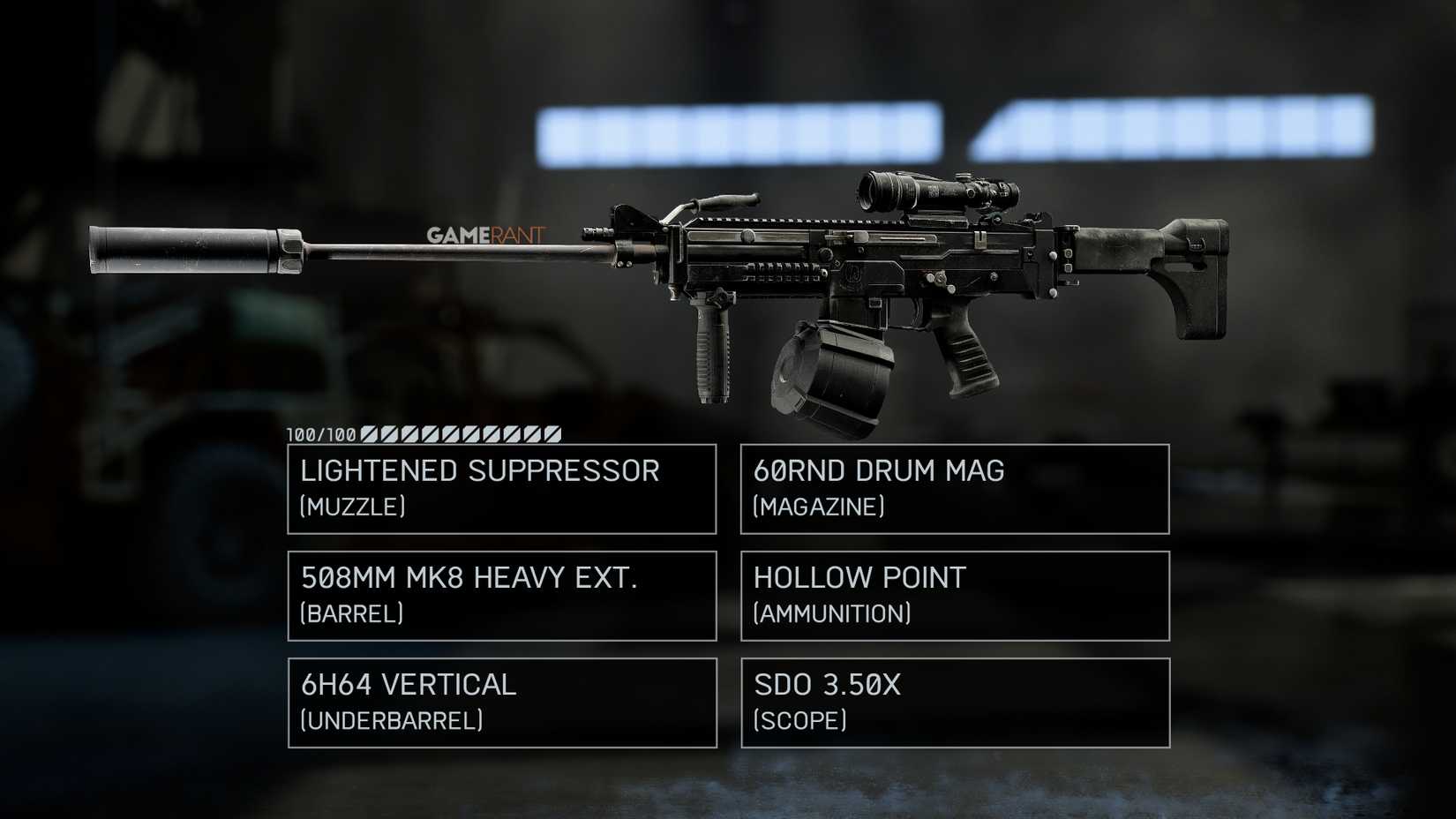Toggle the 6H64 Vertical underbarrel attachment
This screenshot has height=819, width=1456.
pos(500,703)
